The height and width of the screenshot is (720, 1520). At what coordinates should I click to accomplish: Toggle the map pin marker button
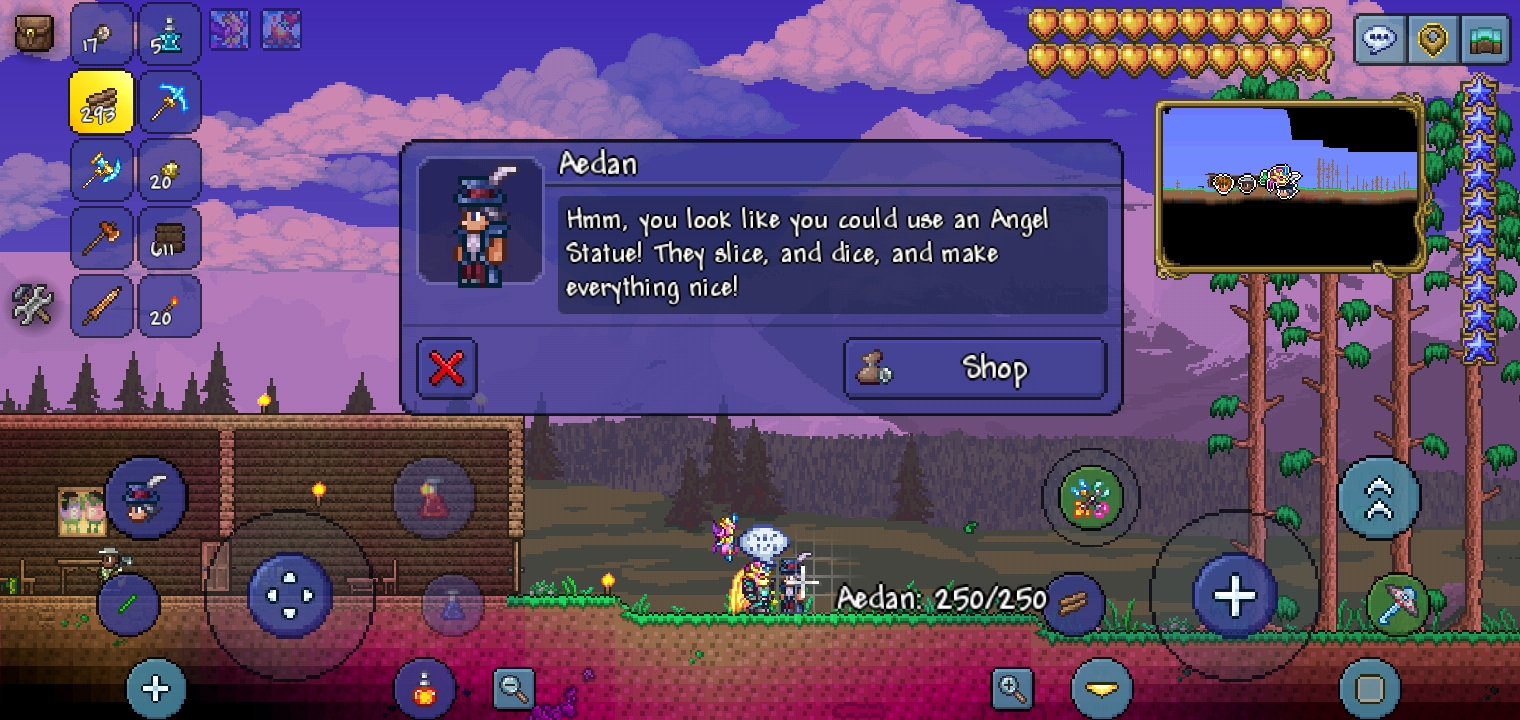1432,41
